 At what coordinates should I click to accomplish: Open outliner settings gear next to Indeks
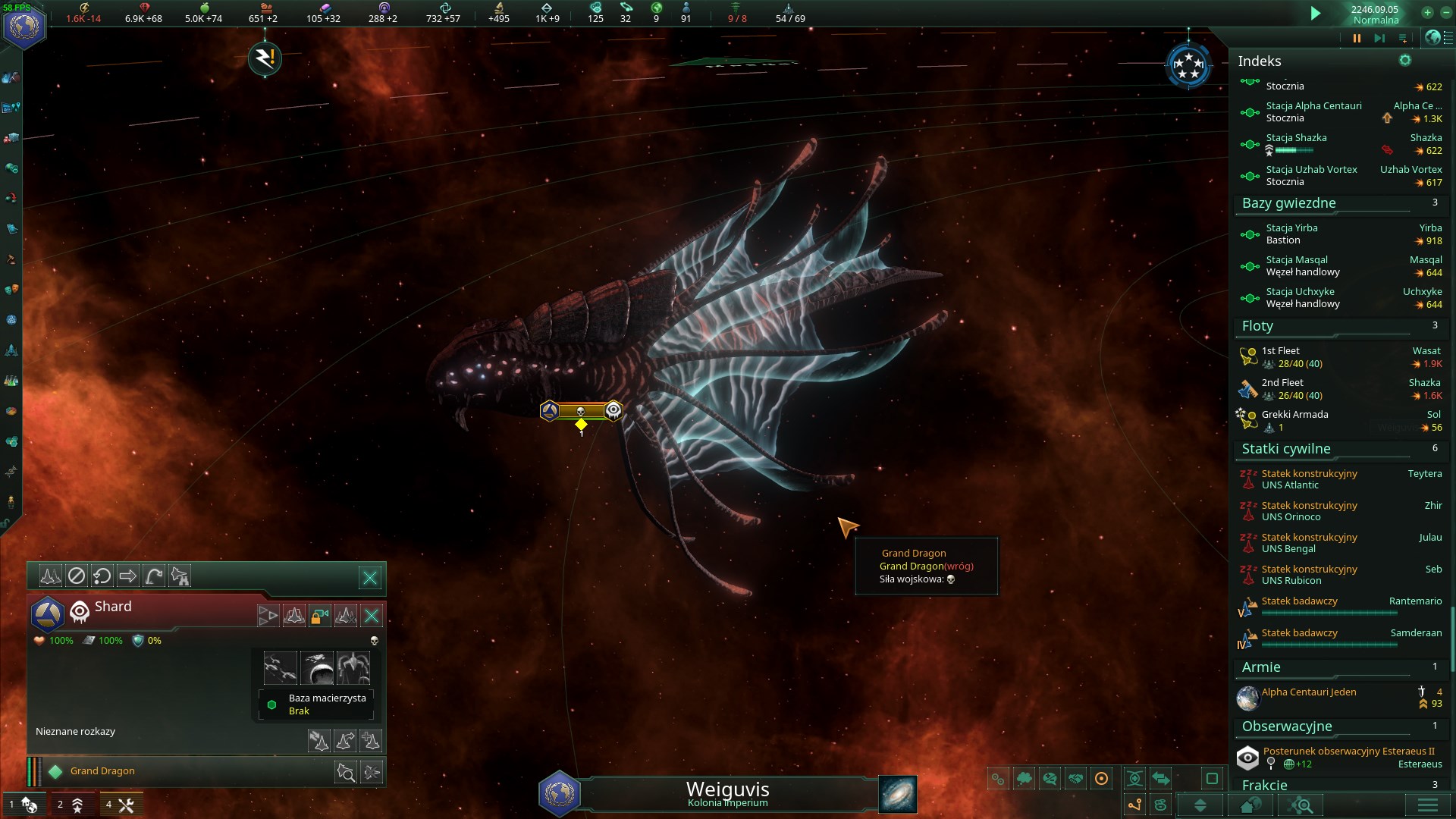(x=1405, y=61)
